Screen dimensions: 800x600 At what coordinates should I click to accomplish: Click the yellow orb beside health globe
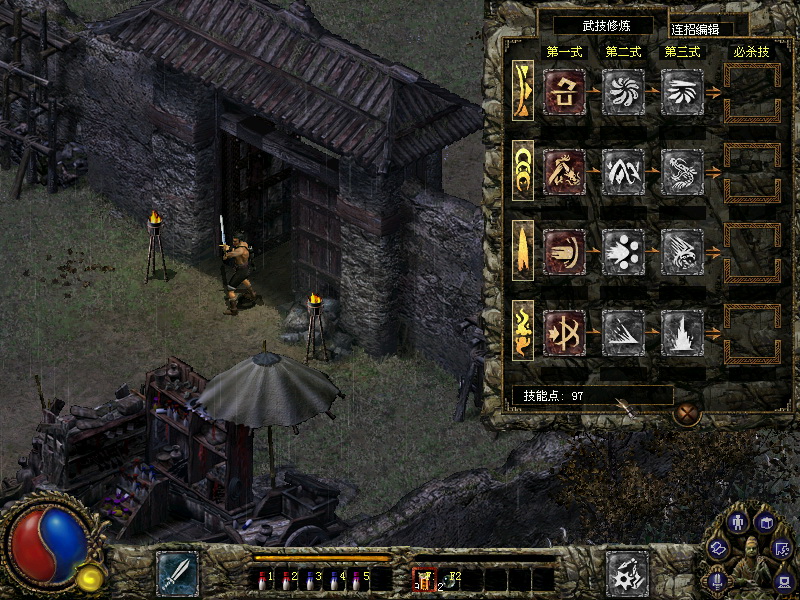(91, 576)
